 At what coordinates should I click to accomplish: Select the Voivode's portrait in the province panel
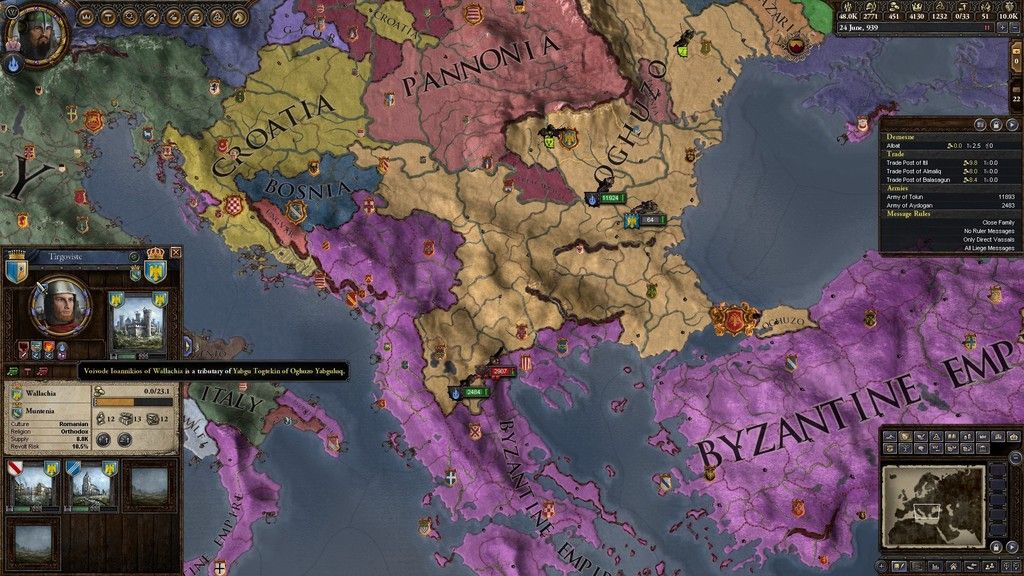(62, 305)
